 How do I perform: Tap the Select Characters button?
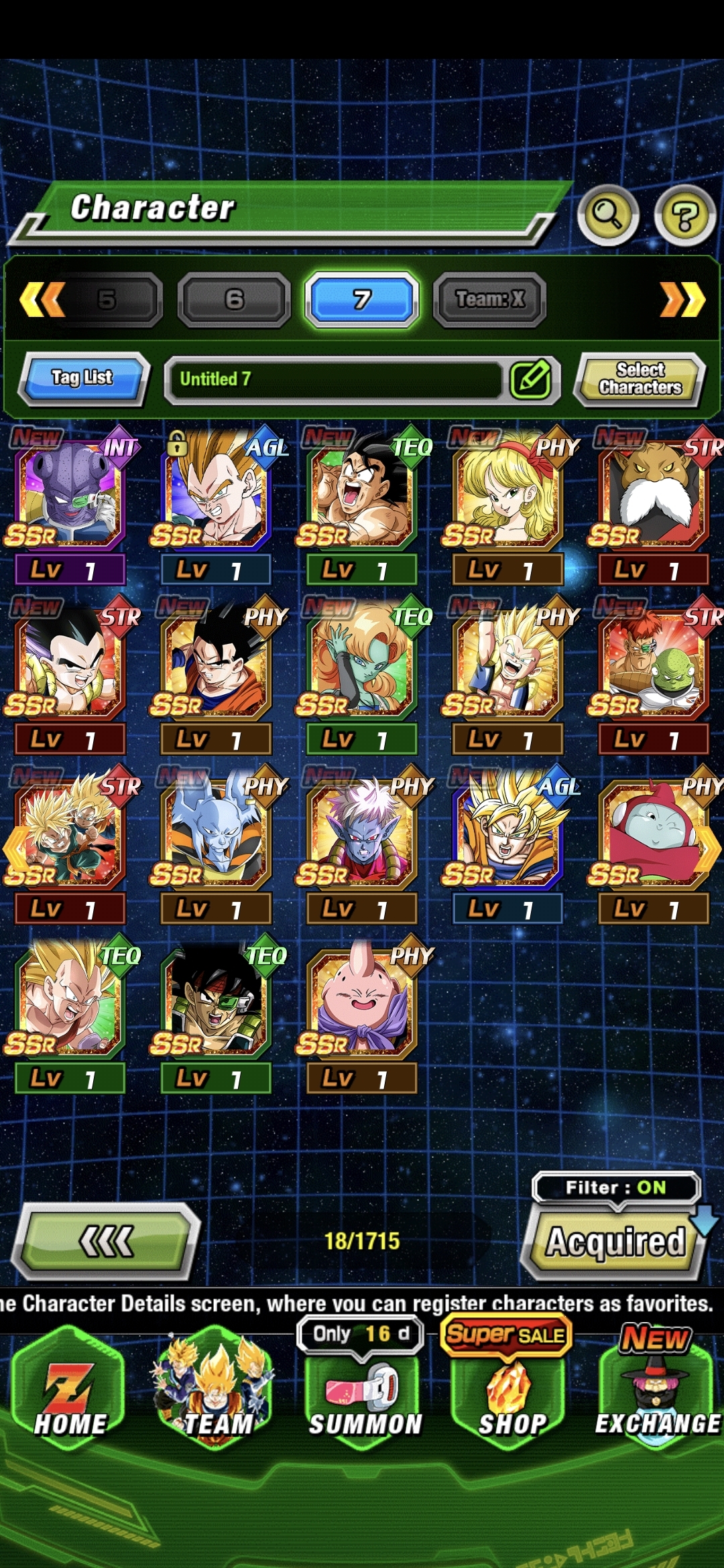pos(640,379)
